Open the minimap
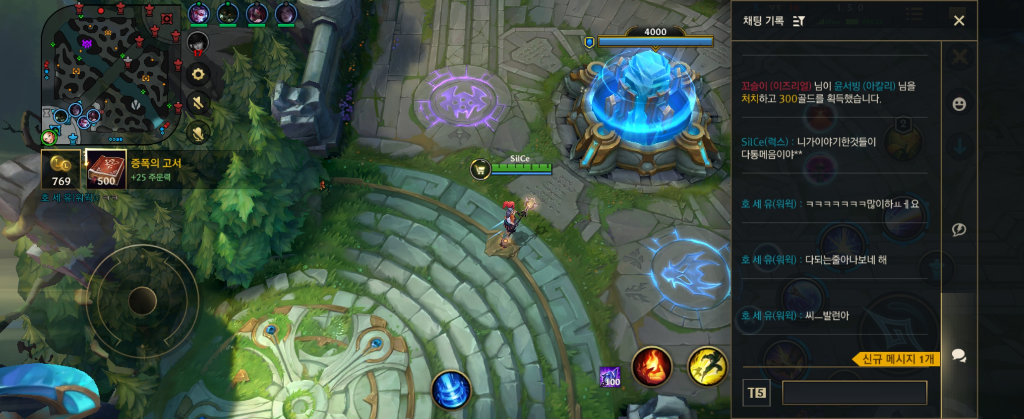The image size is (1024, 419). (x=111, y=73)
